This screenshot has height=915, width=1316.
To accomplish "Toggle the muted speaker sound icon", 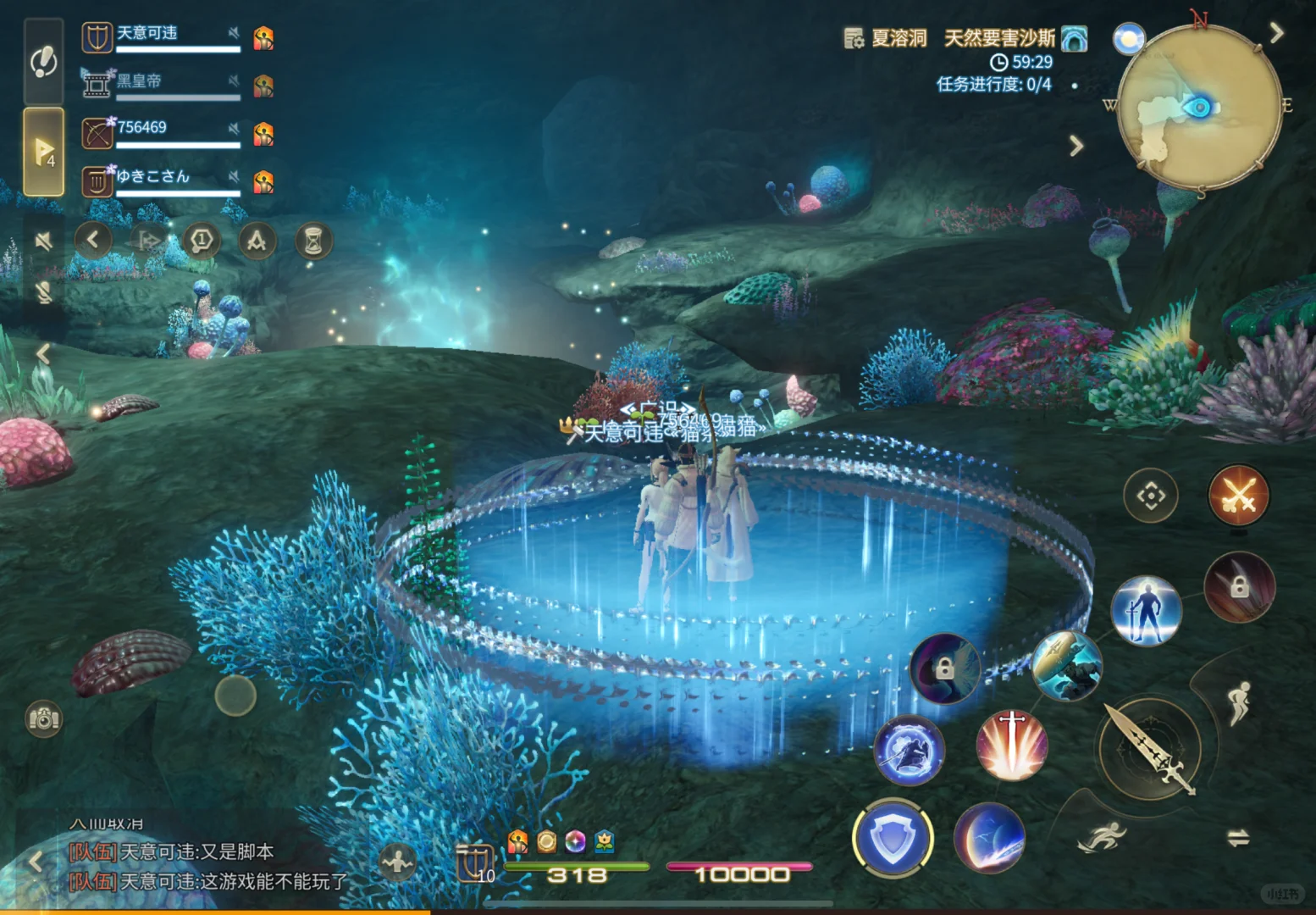I will (44, 241).
